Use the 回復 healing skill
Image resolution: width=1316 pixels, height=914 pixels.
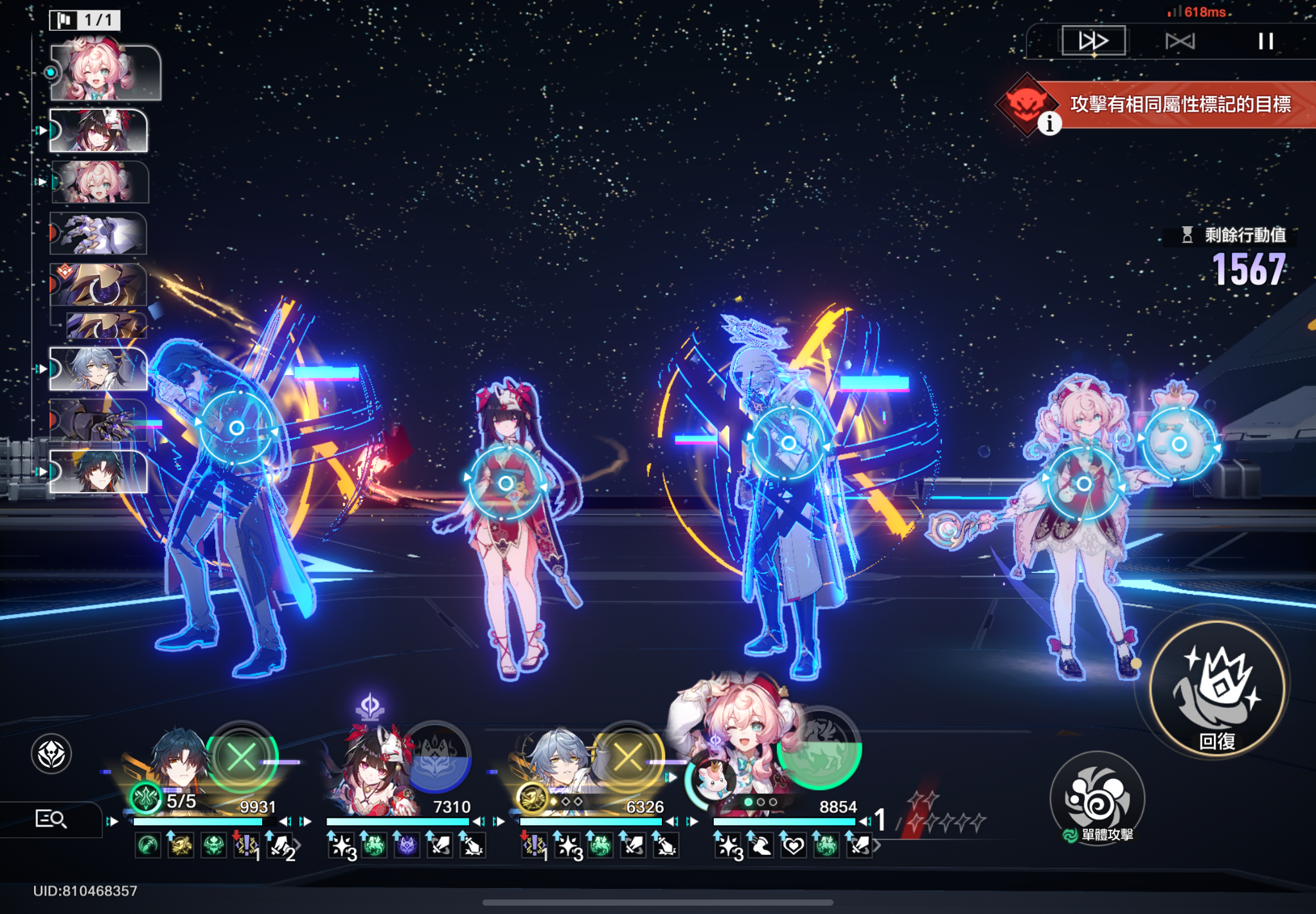tap(1217, 689)
